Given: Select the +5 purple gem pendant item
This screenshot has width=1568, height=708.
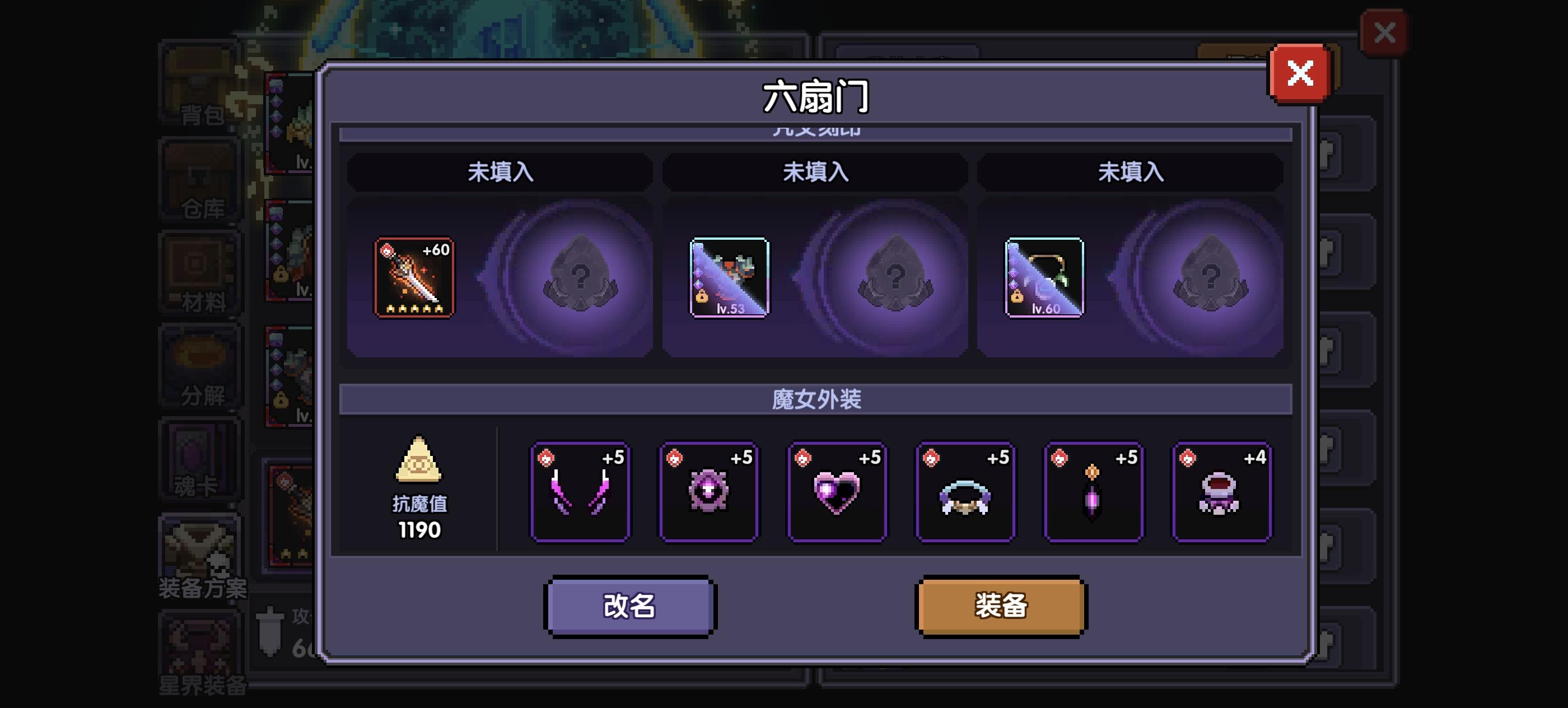Looking at the screenshot, I should click(1093, 490).
